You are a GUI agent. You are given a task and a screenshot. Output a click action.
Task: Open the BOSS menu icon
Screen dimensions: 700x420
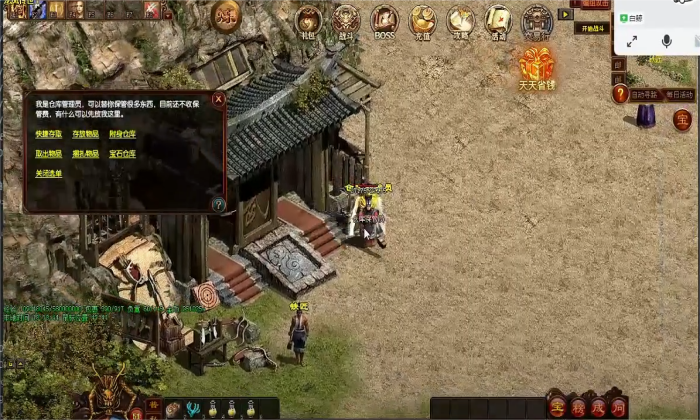[x=384, y=19]
